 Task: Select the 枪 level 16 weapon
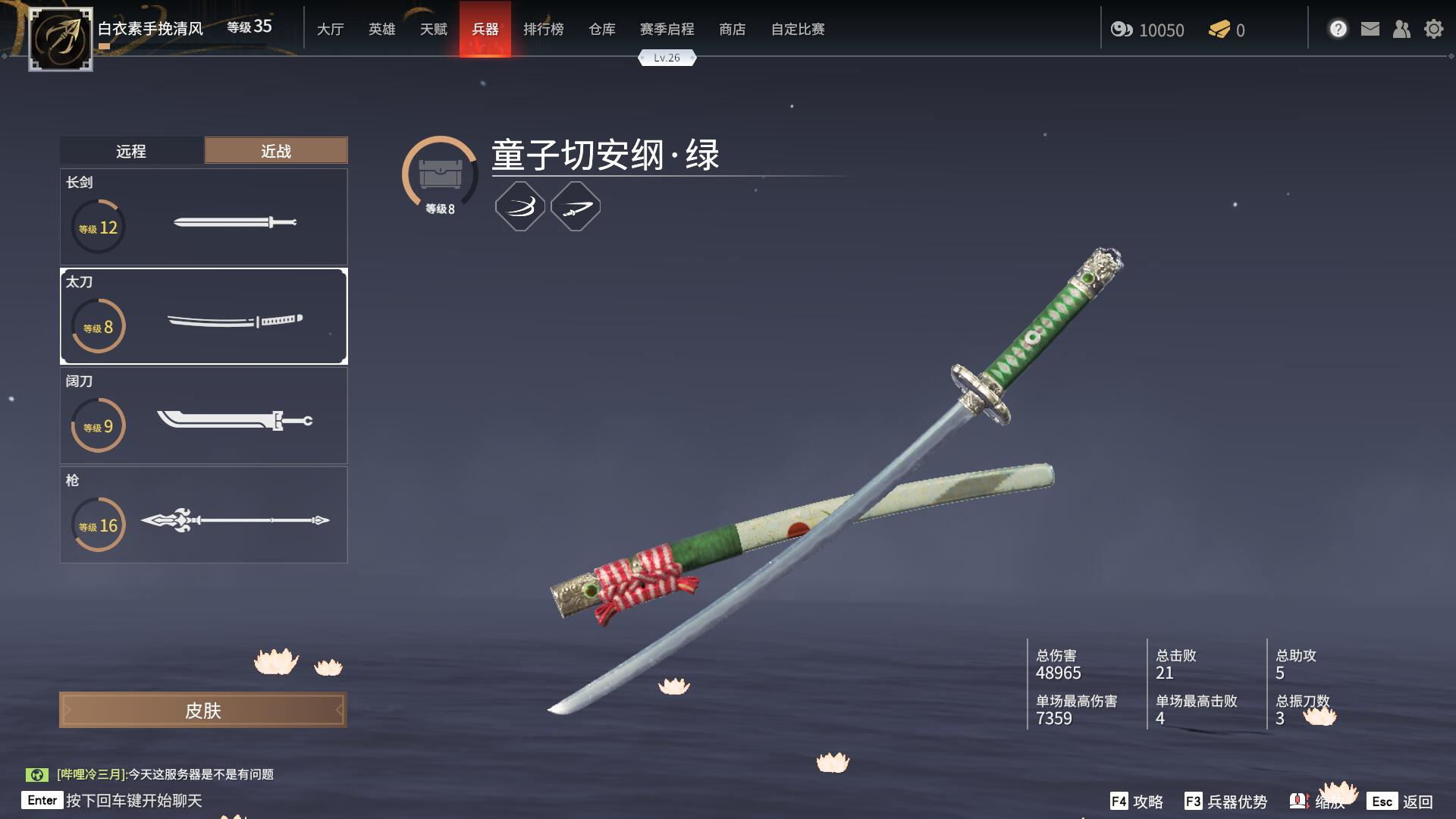203,519
